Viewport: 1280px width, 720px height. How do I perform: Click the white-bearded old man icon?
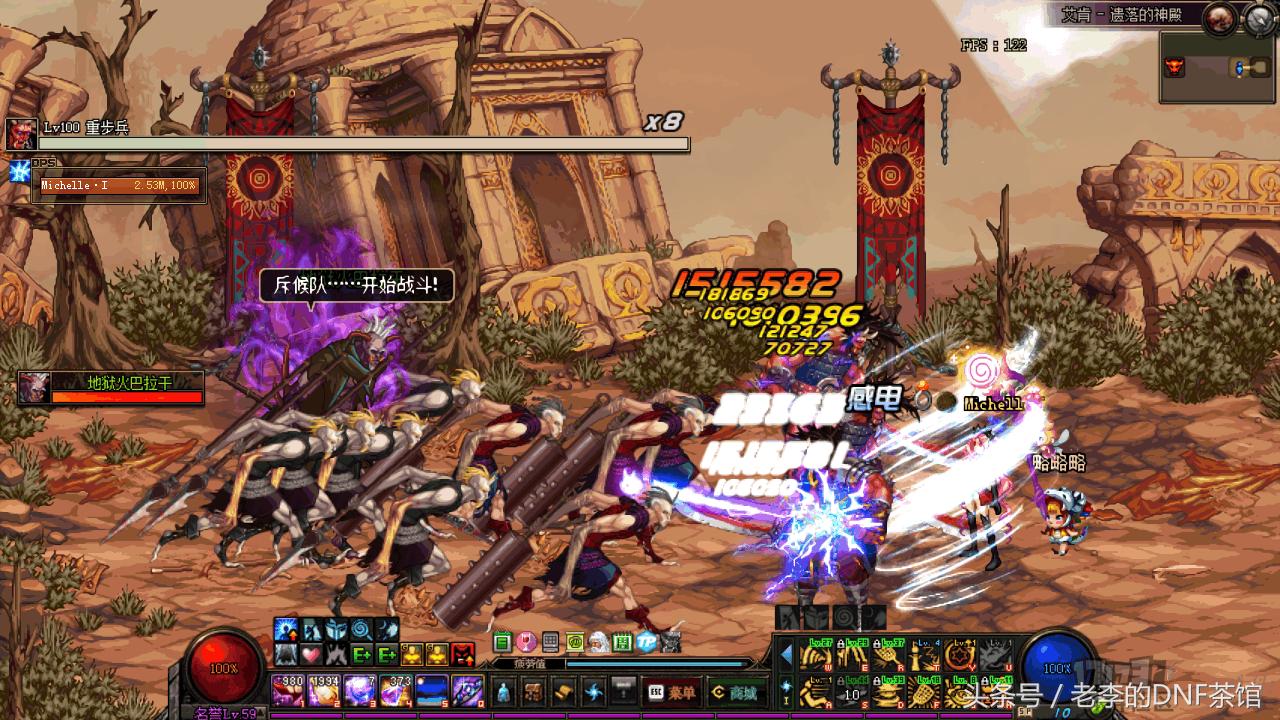click(598, 642)
